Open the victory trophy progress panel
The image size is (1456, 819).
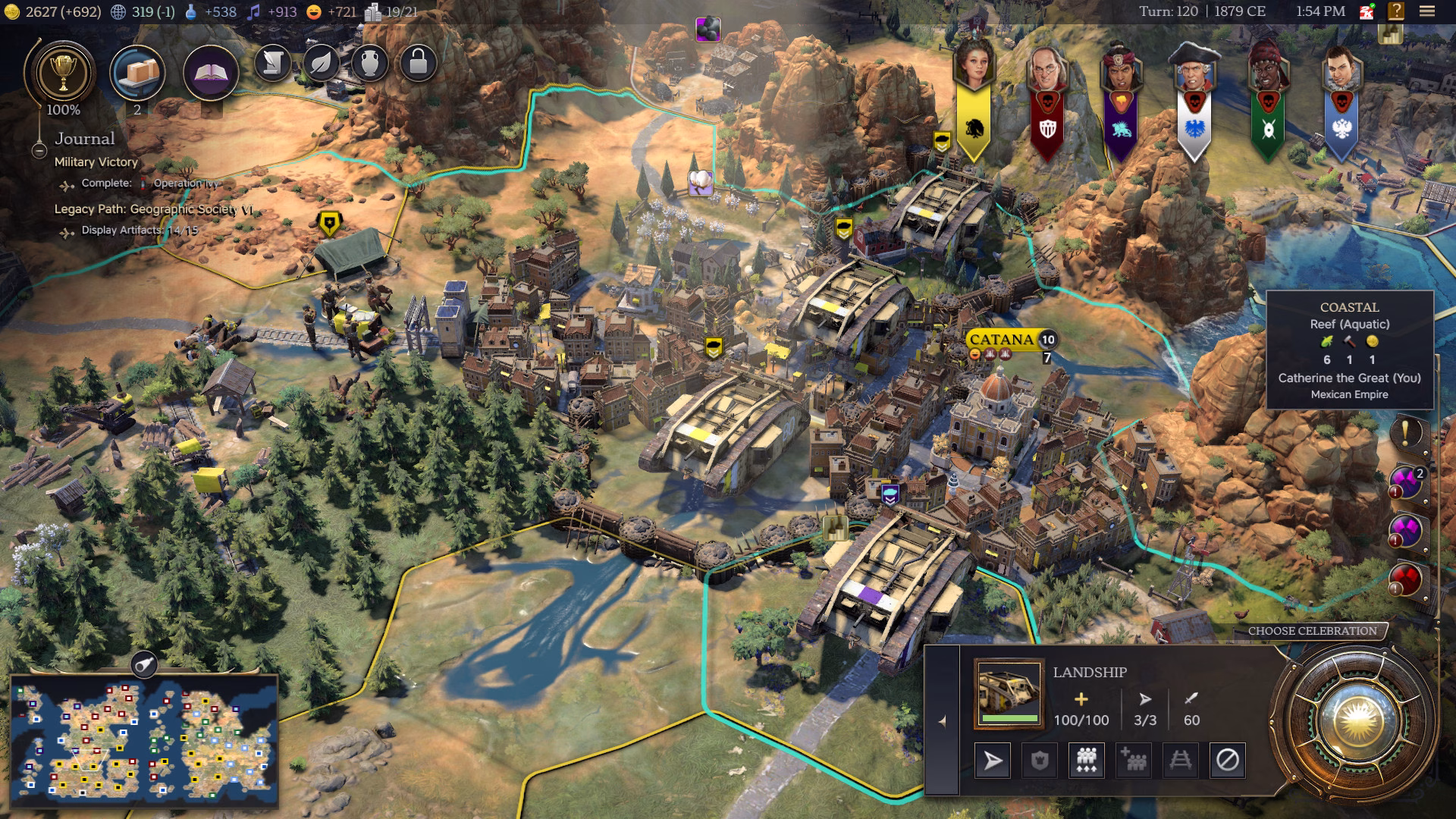[x=63, y=73]
